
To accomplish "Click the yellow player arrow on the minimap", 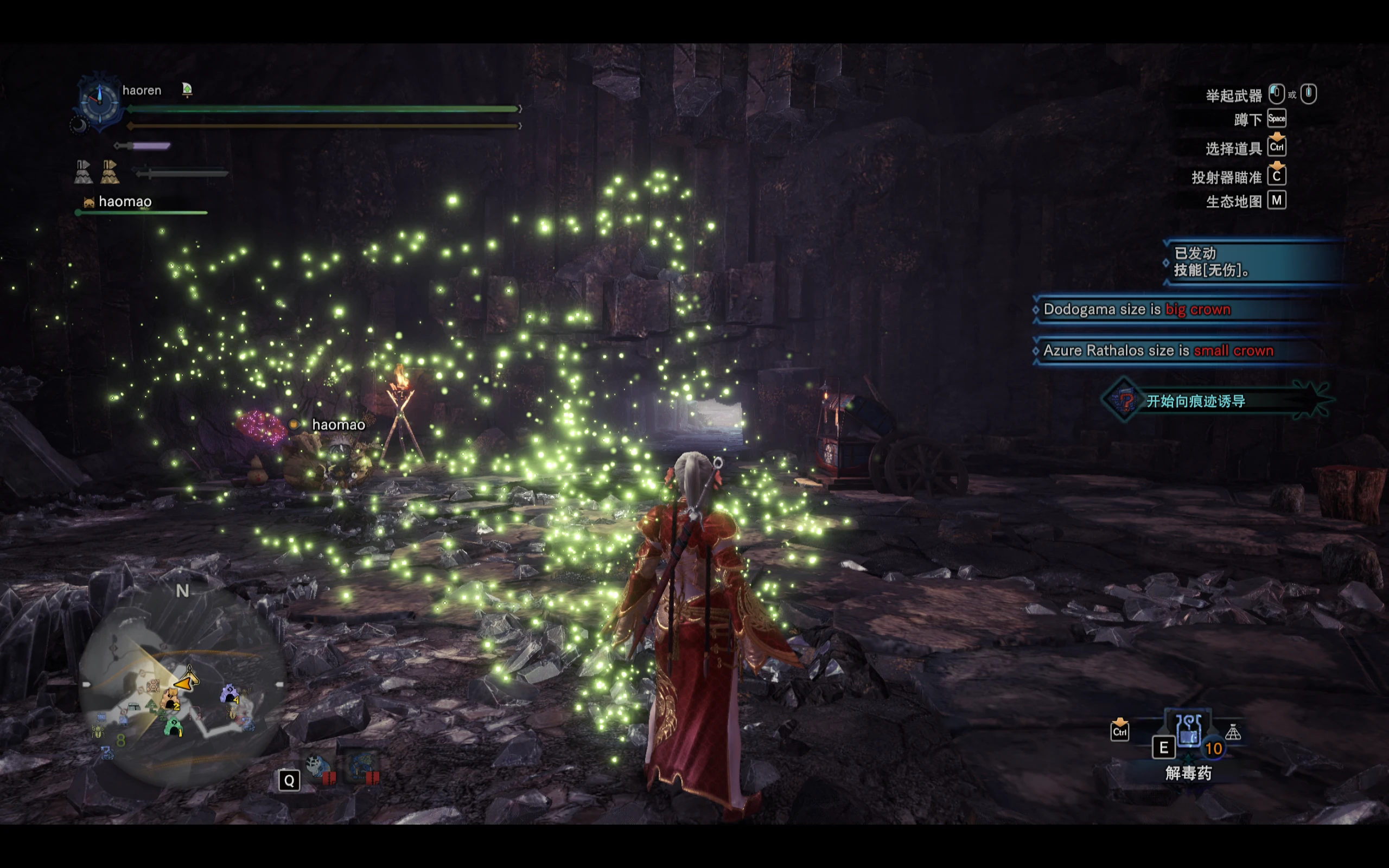I will 188,682.
